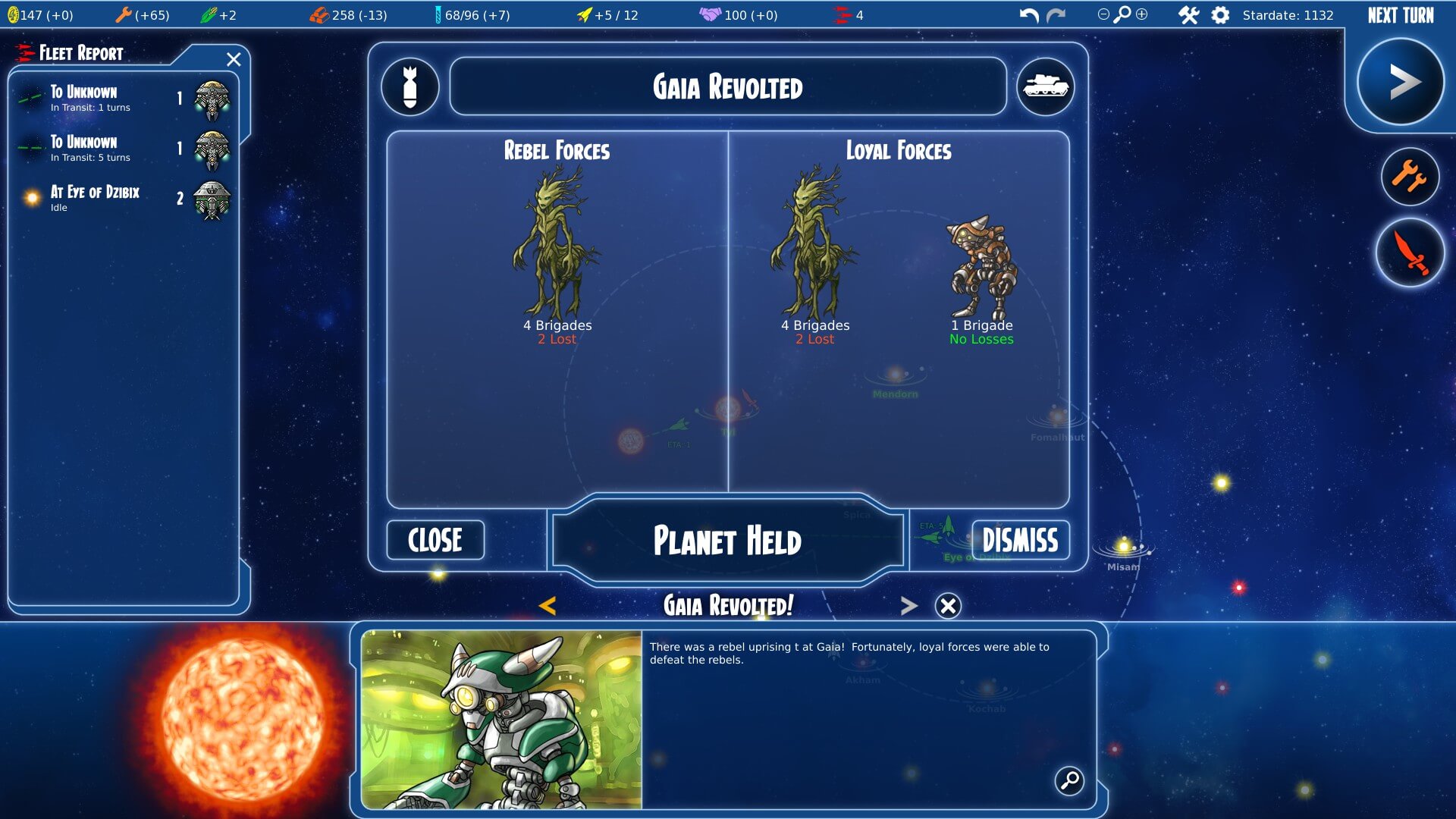
Task: Zoom in the galaxy map
Action: point(1142,14)
